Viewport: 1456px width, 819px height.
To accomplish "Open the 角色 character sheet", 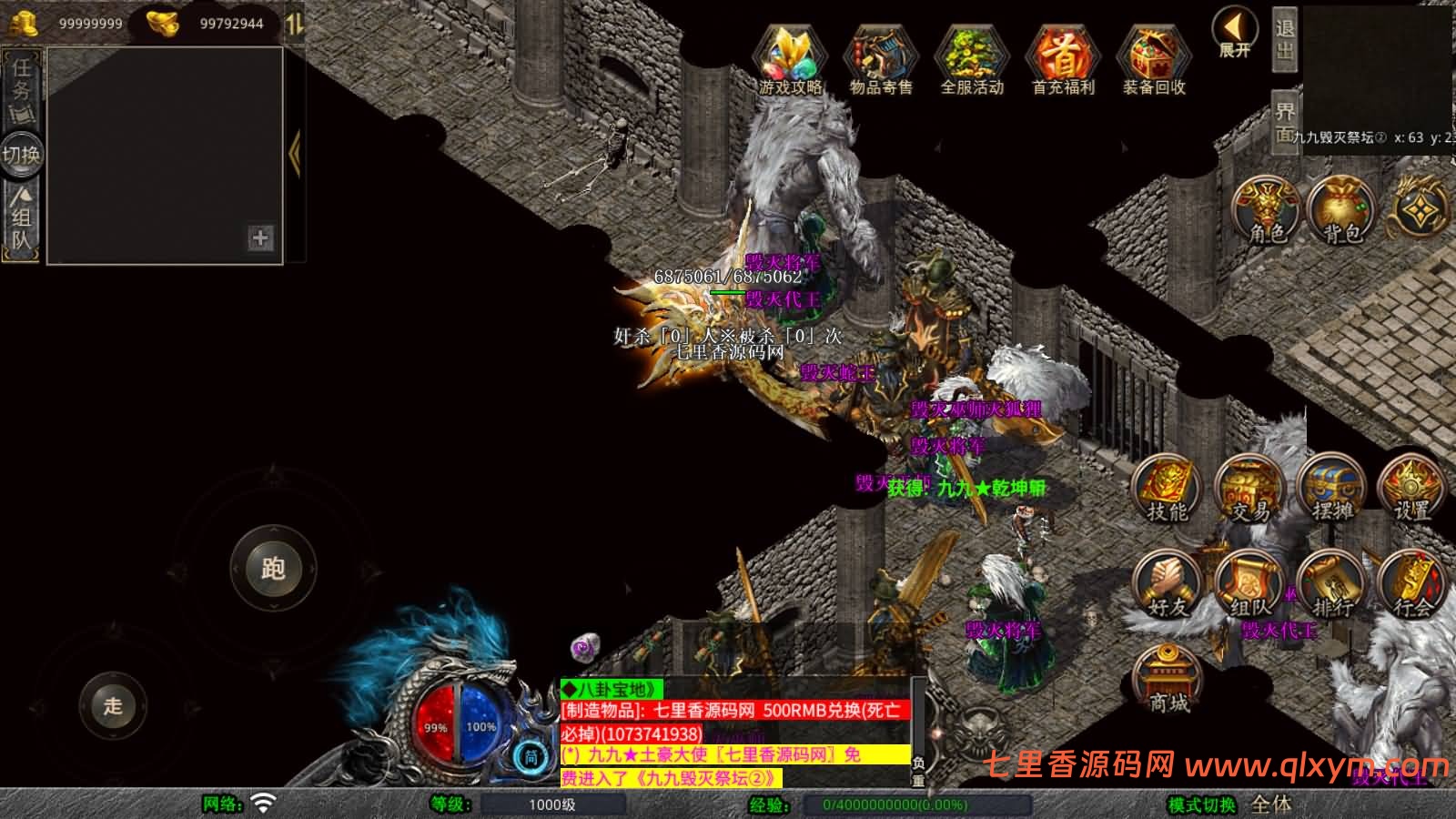I will (x=1267, y=211).
